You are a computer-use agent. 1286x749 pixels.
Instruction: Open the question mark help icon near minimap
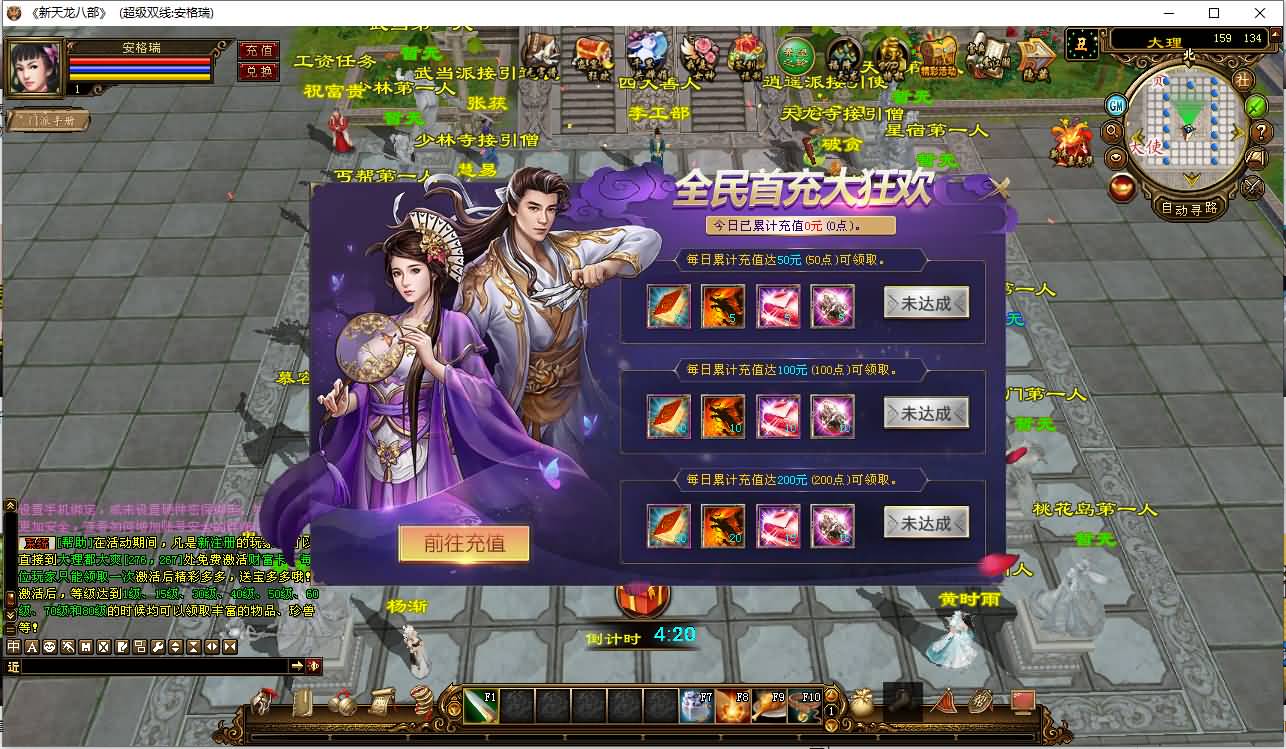click(1262, 131)
